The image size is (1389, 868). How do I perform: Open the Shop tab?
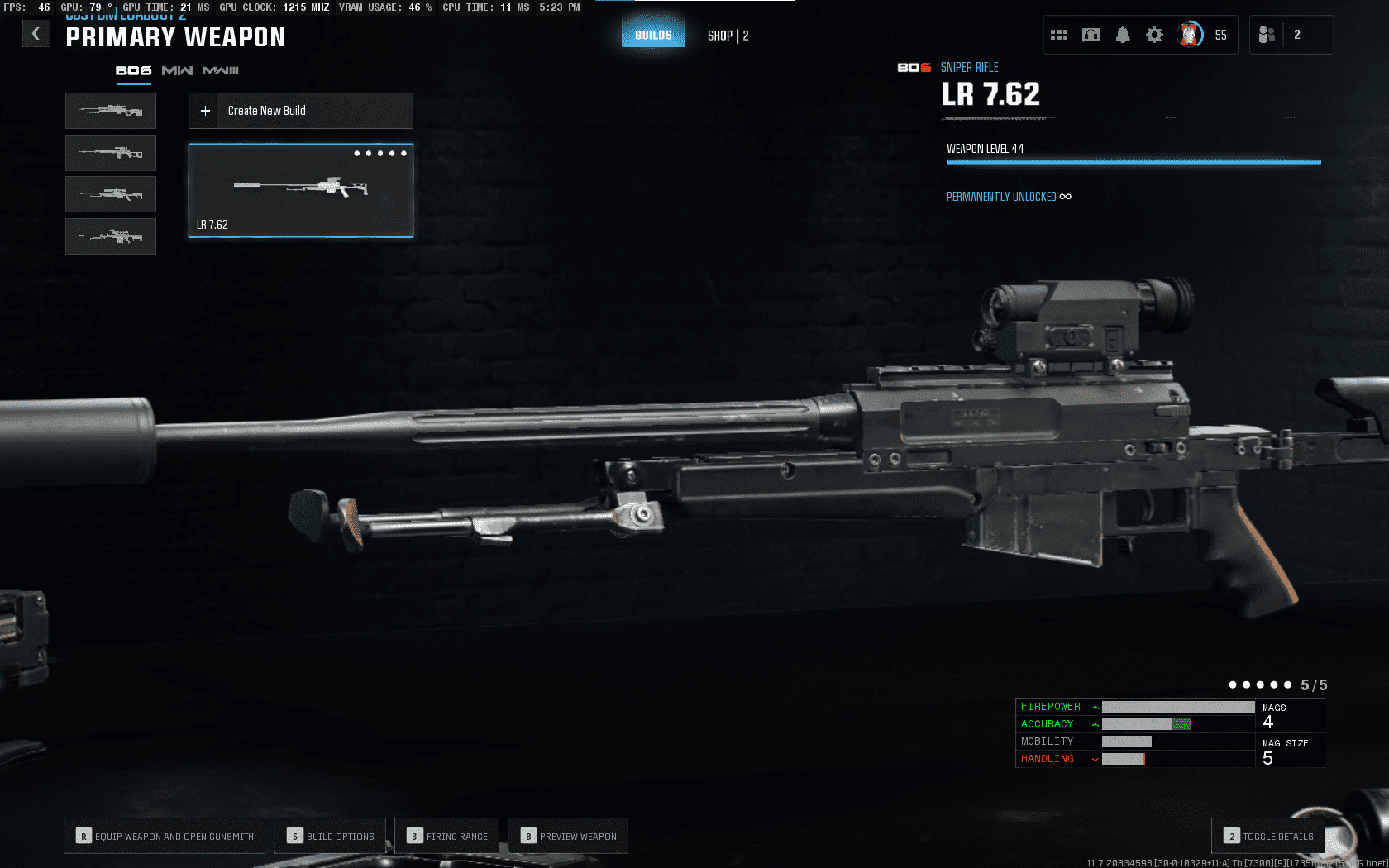click(728, 36)
